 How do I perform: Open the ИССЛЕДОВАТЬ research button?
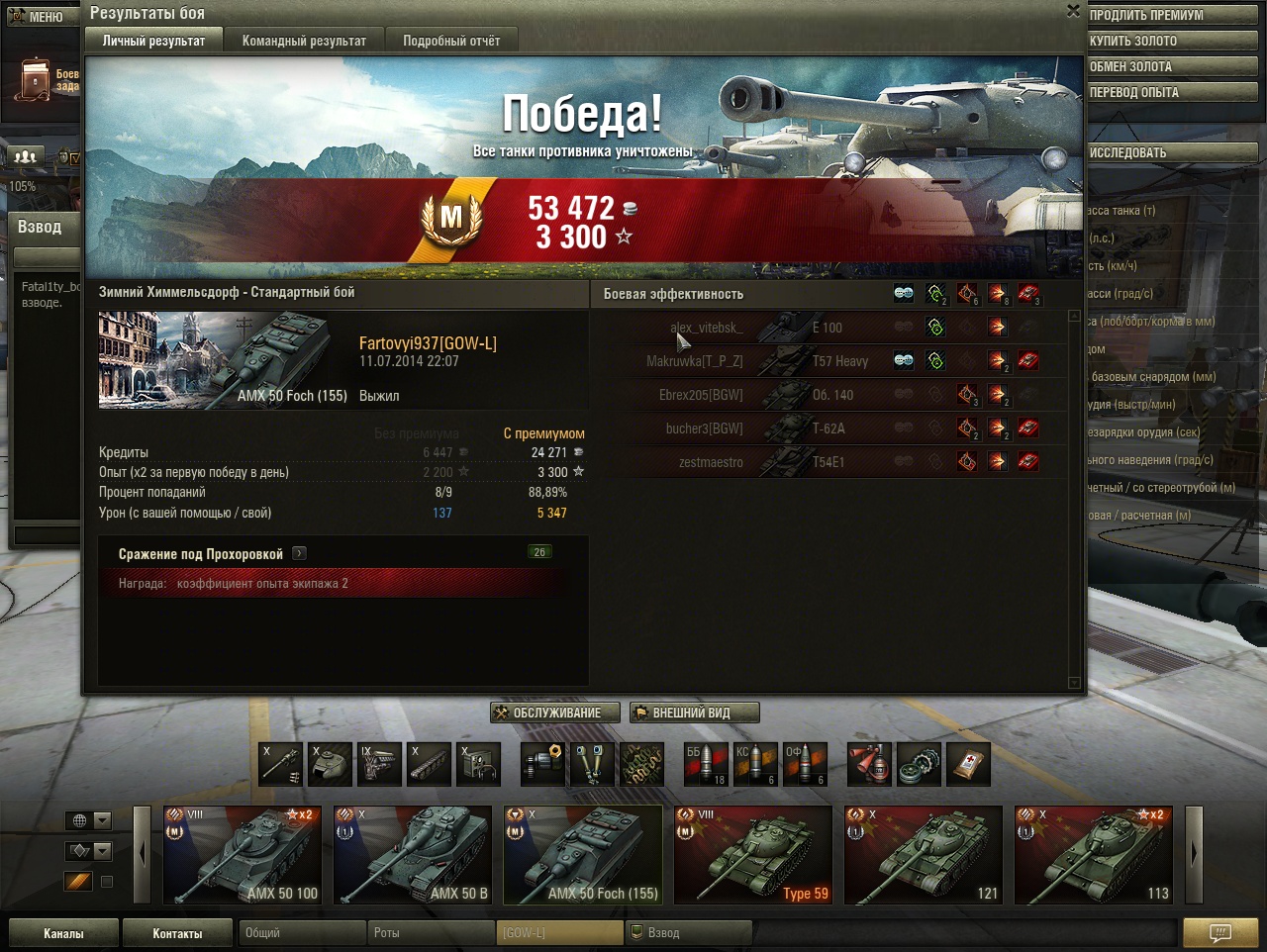(x=1171, y=152)
